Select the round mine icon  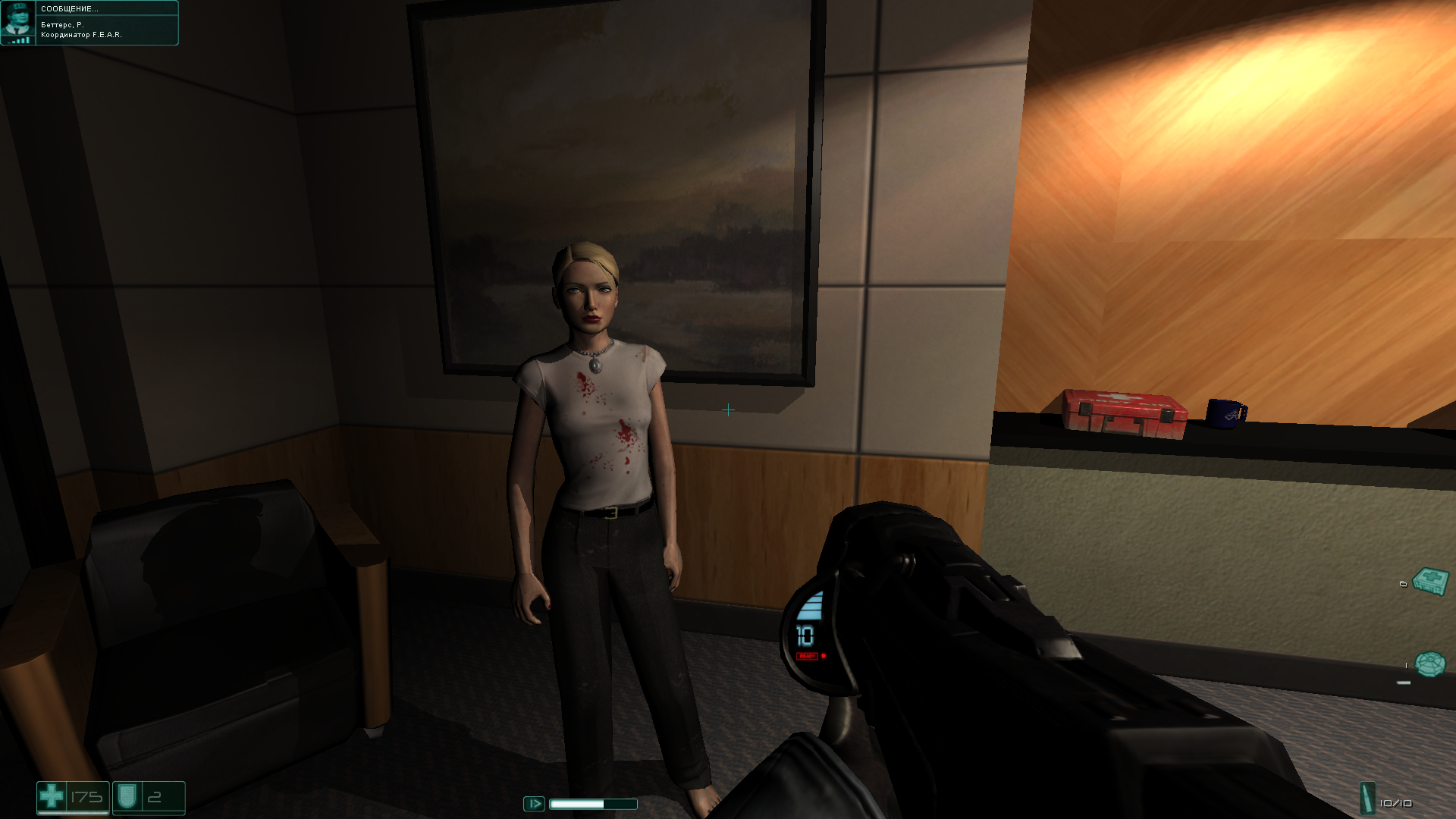1430,664
